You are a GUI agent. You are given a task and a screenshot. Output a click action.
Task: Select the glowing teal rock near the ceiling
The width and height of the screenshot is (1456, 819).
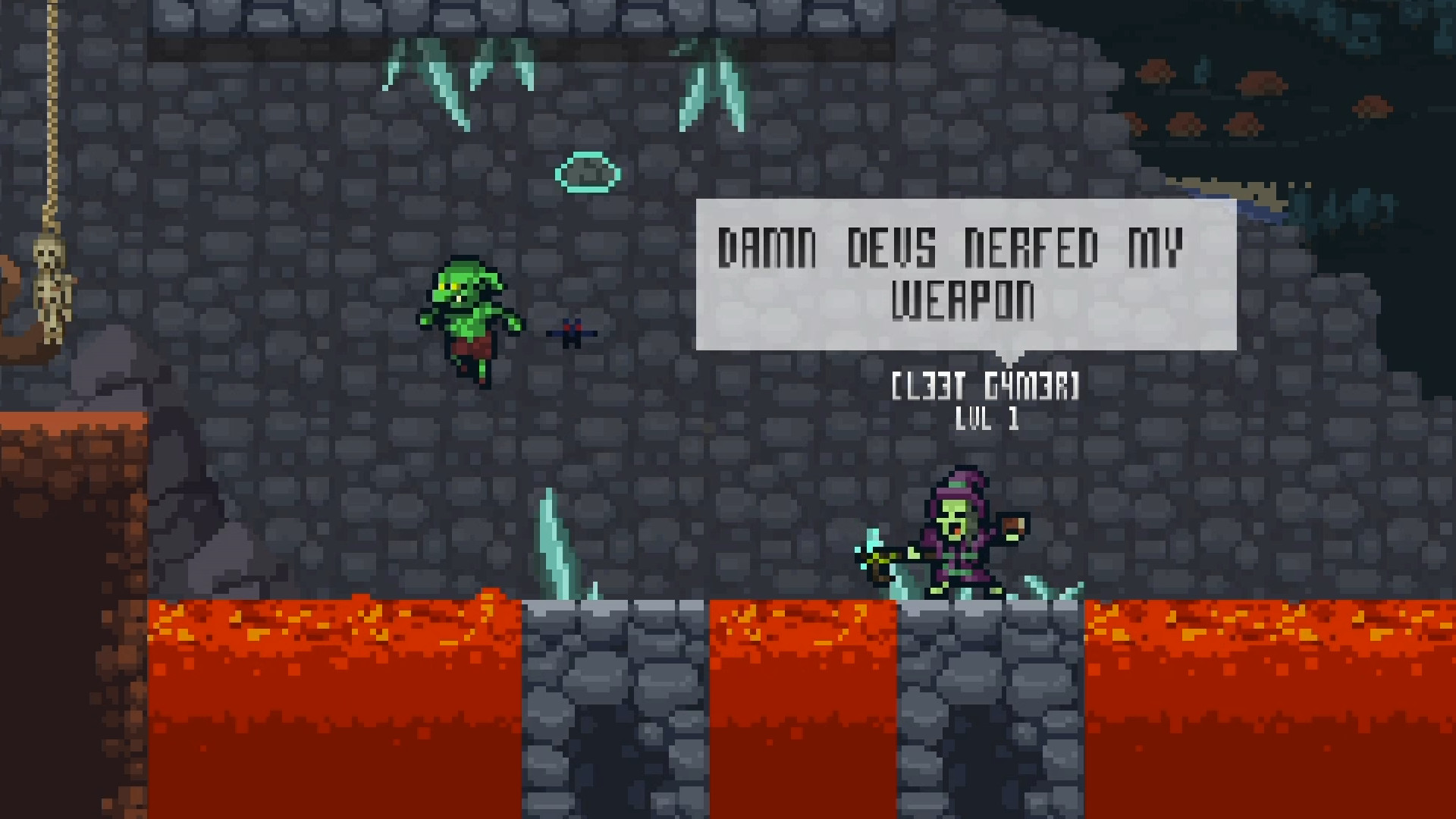pos(588,172)
